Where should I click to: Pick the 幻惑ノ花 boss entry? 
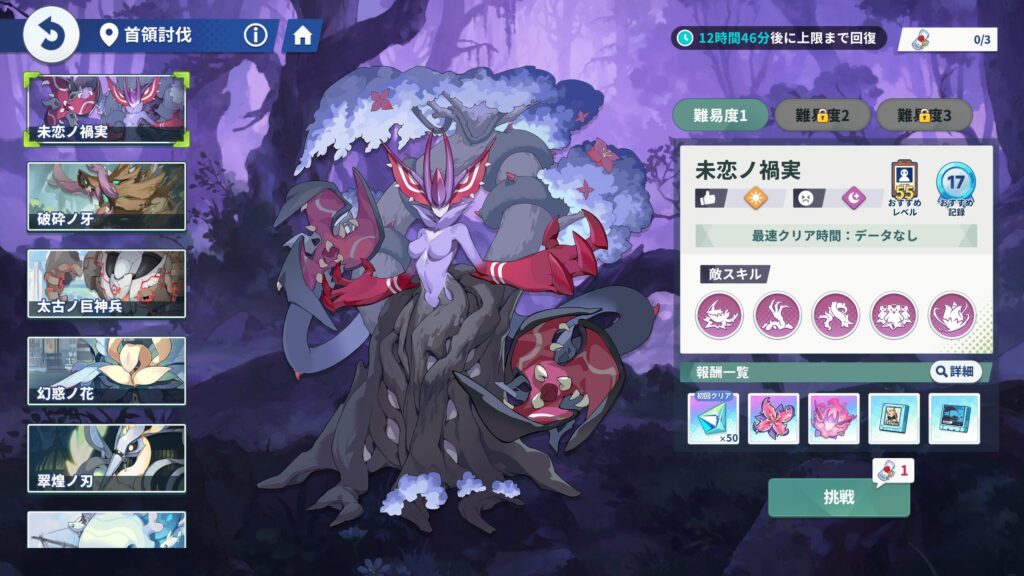[106, 370]
